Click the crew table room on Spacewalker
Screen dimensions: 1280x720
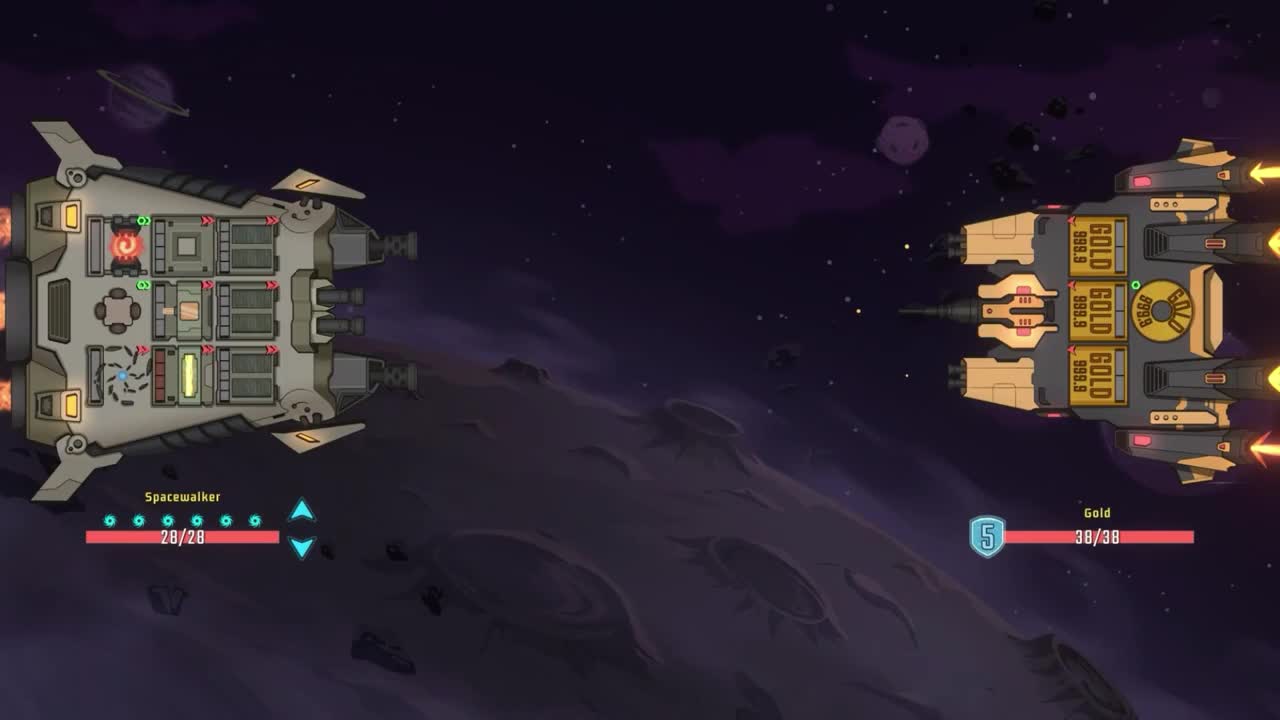pyautogui.click(x=118, y=310)
